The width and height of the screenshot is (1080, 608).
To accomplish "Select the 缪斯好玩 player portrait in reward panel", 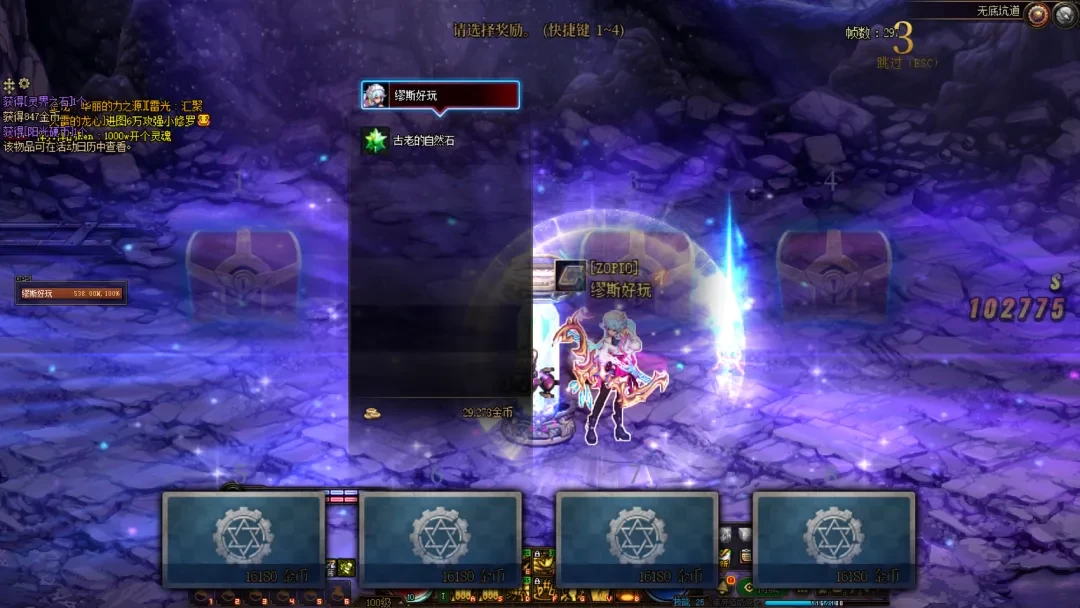I will click(x=376, y=95).
